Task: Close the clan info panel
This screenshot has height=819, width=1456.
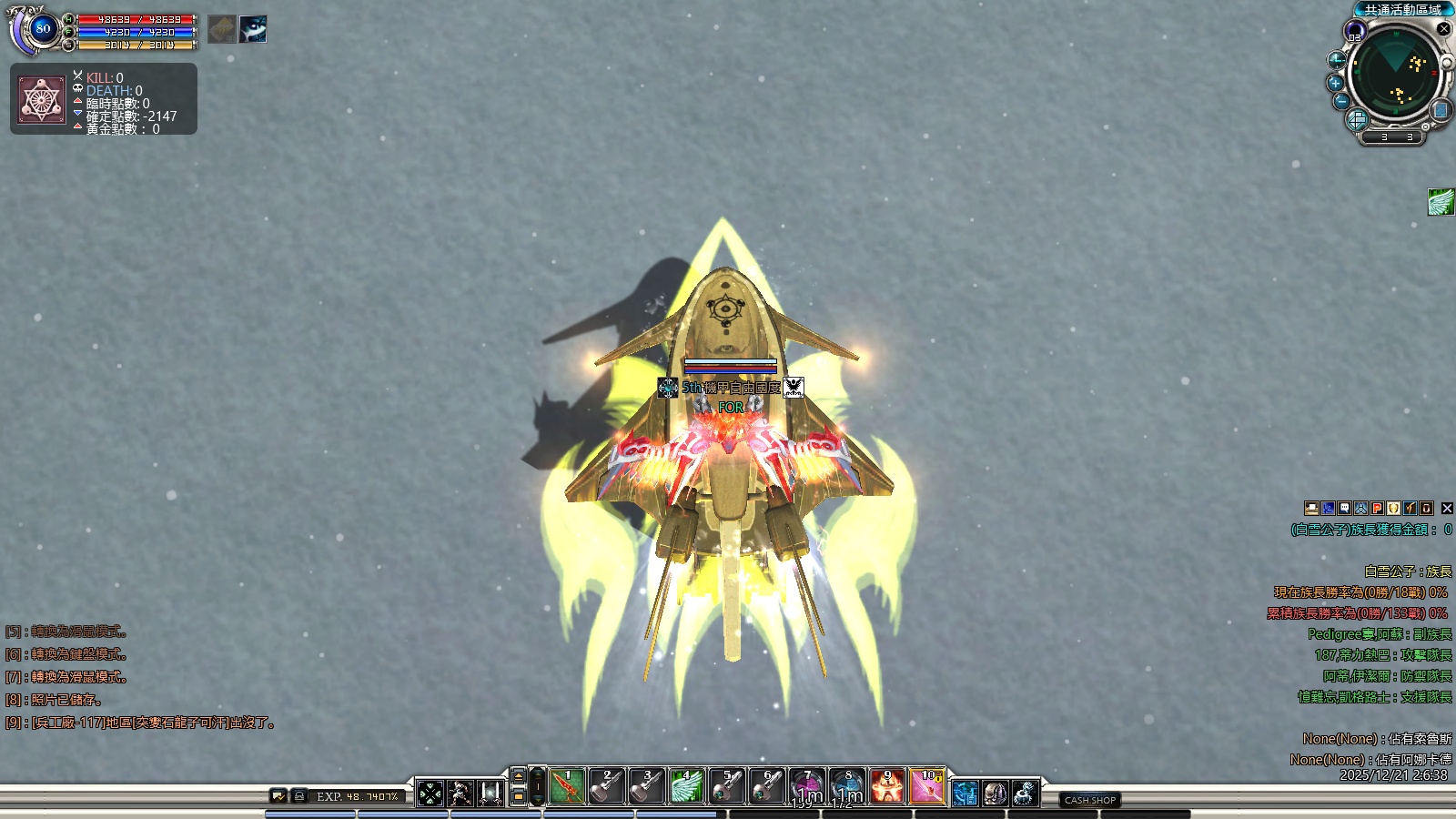Action: [x=1447, y=509]
